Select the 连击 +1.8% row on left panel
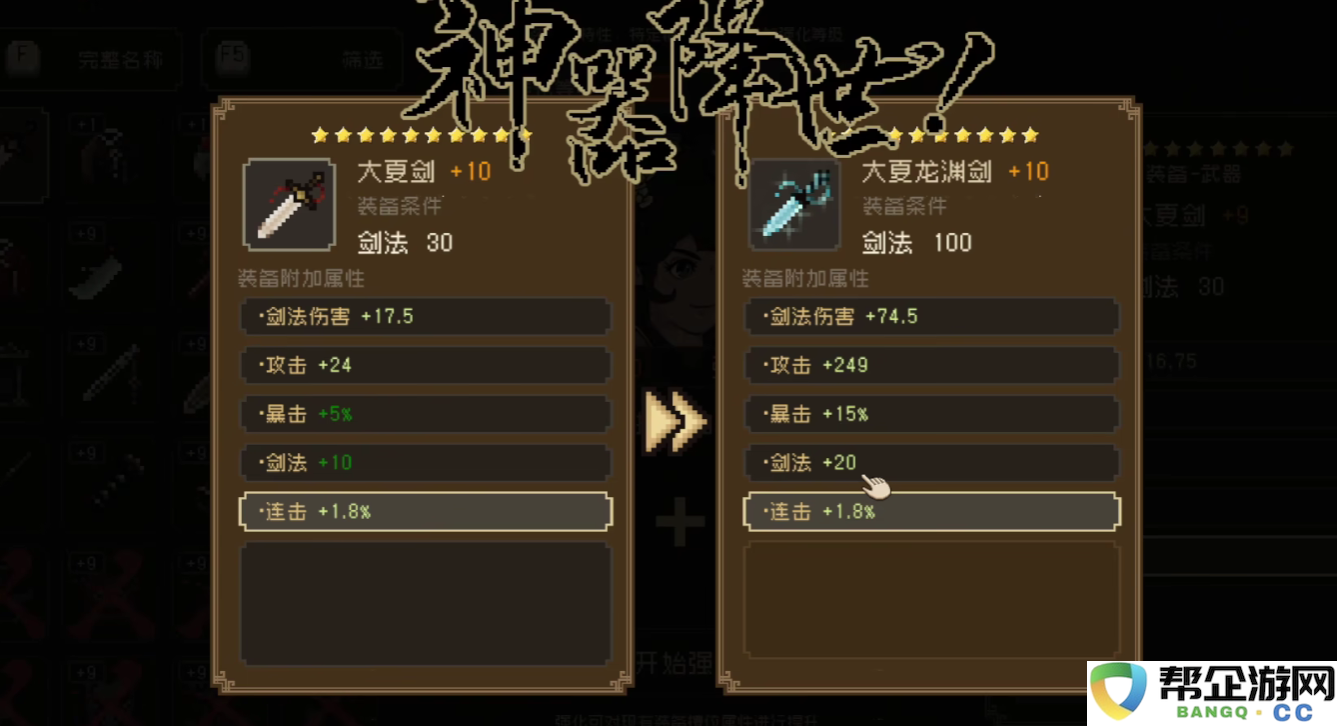The image size is (1337, 726). pyautogui.click(x=425, y=511)
